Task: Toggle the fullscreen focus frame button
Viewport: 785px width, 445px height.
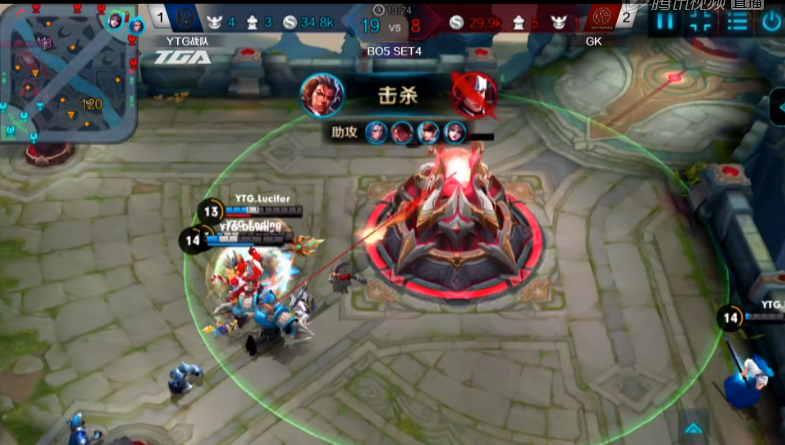Action: tap(703, 21)
